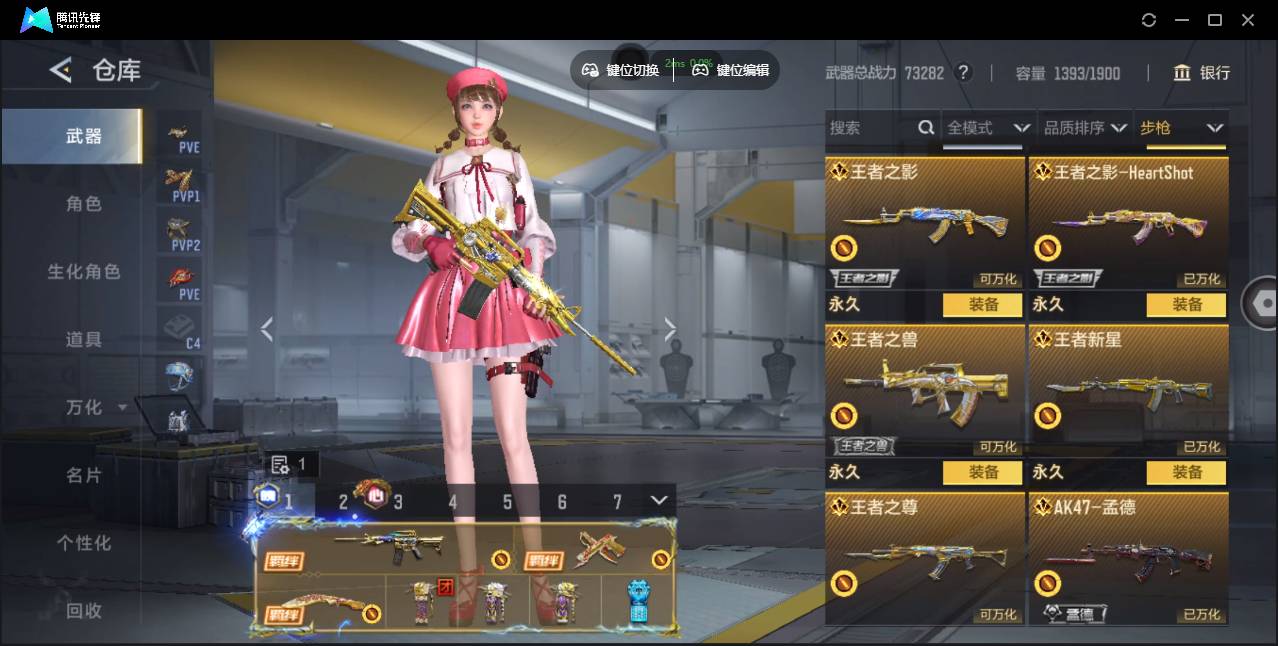The height and width of the screenshot is (646, 1278).
Task: Open the 生化角色 category
Action: coord(84,272)
